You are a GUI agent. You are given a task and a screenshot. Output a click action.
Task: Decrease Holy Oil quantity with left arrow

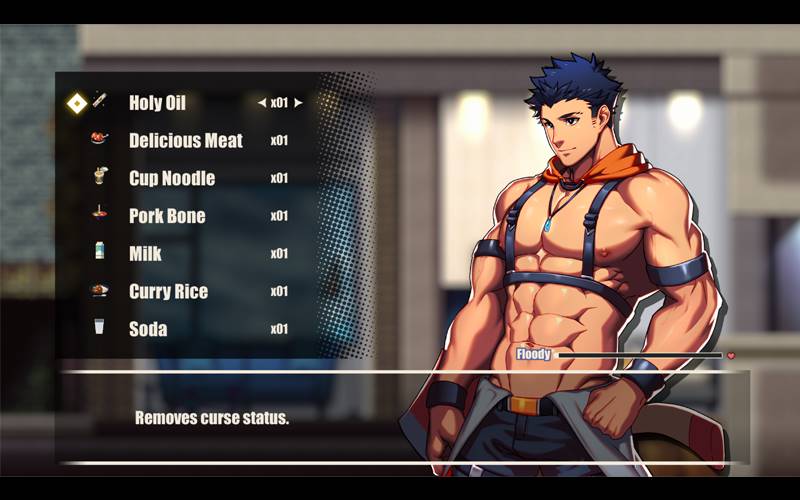tap(261, 102)
